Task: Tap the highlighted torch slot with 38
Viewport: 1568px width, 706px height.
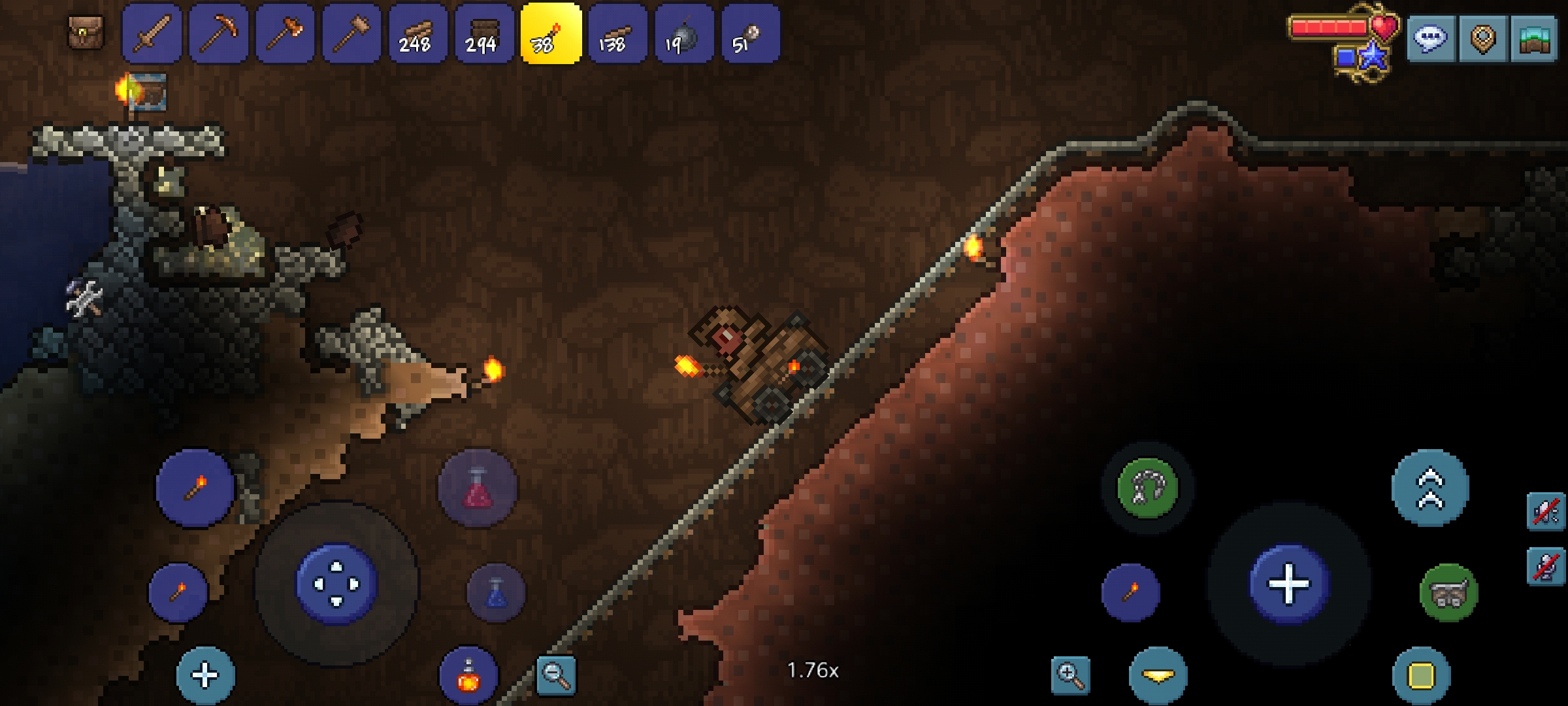Action: [551, 34]
